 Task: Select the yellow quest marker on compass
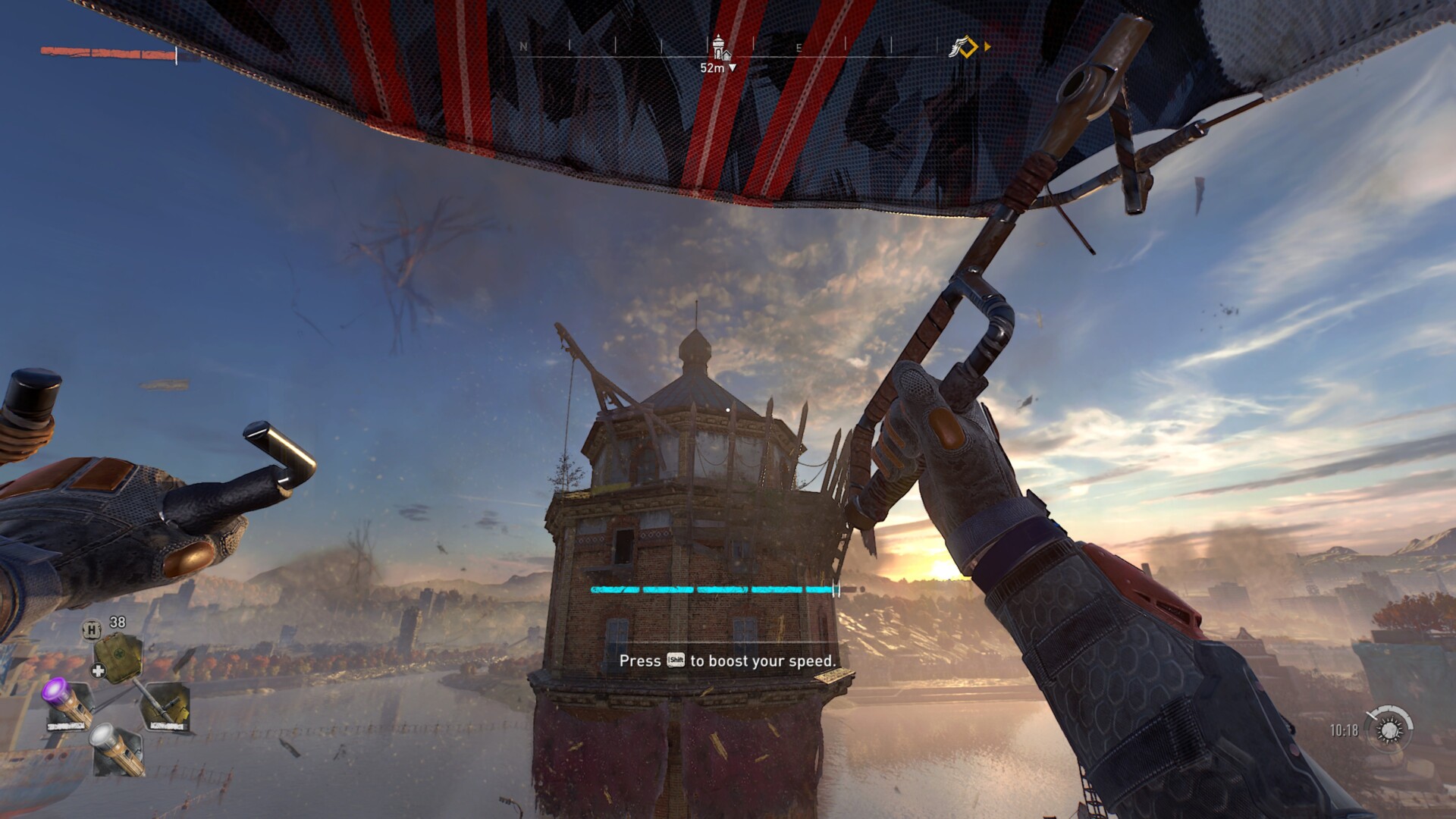(x=965, y=47)
